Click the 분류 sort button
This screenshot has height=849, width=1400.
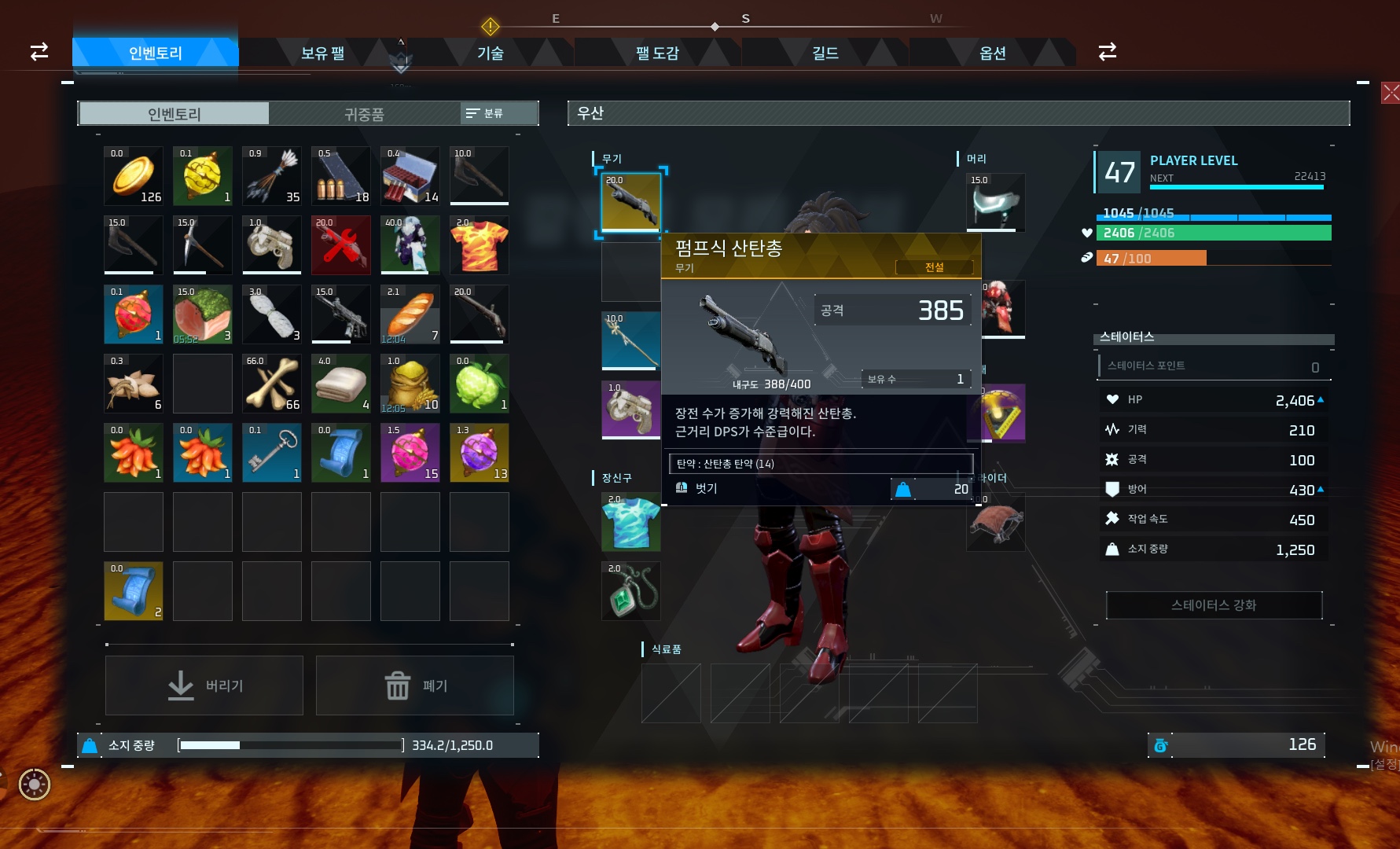point(485,113)
